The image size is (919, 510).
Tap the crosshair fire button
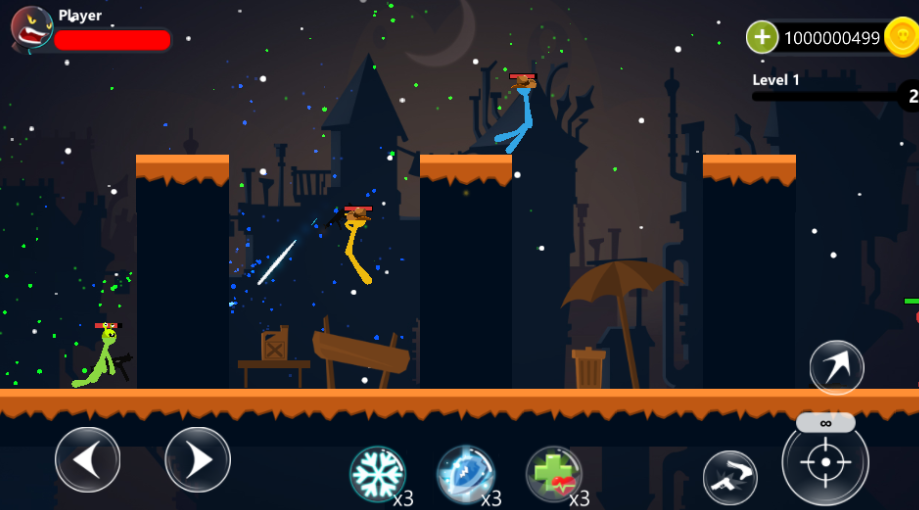825,462
